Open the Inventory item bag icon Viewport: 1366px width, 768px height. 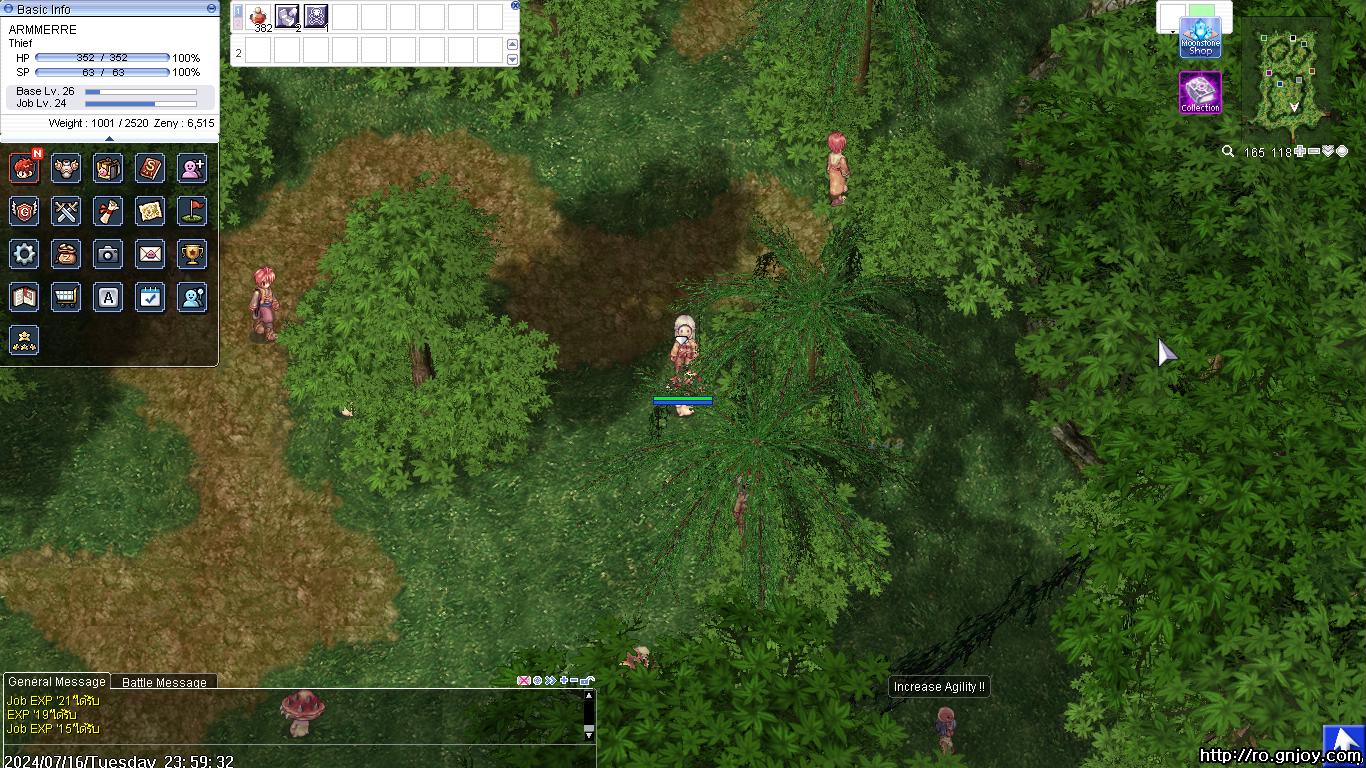(108, 168)
